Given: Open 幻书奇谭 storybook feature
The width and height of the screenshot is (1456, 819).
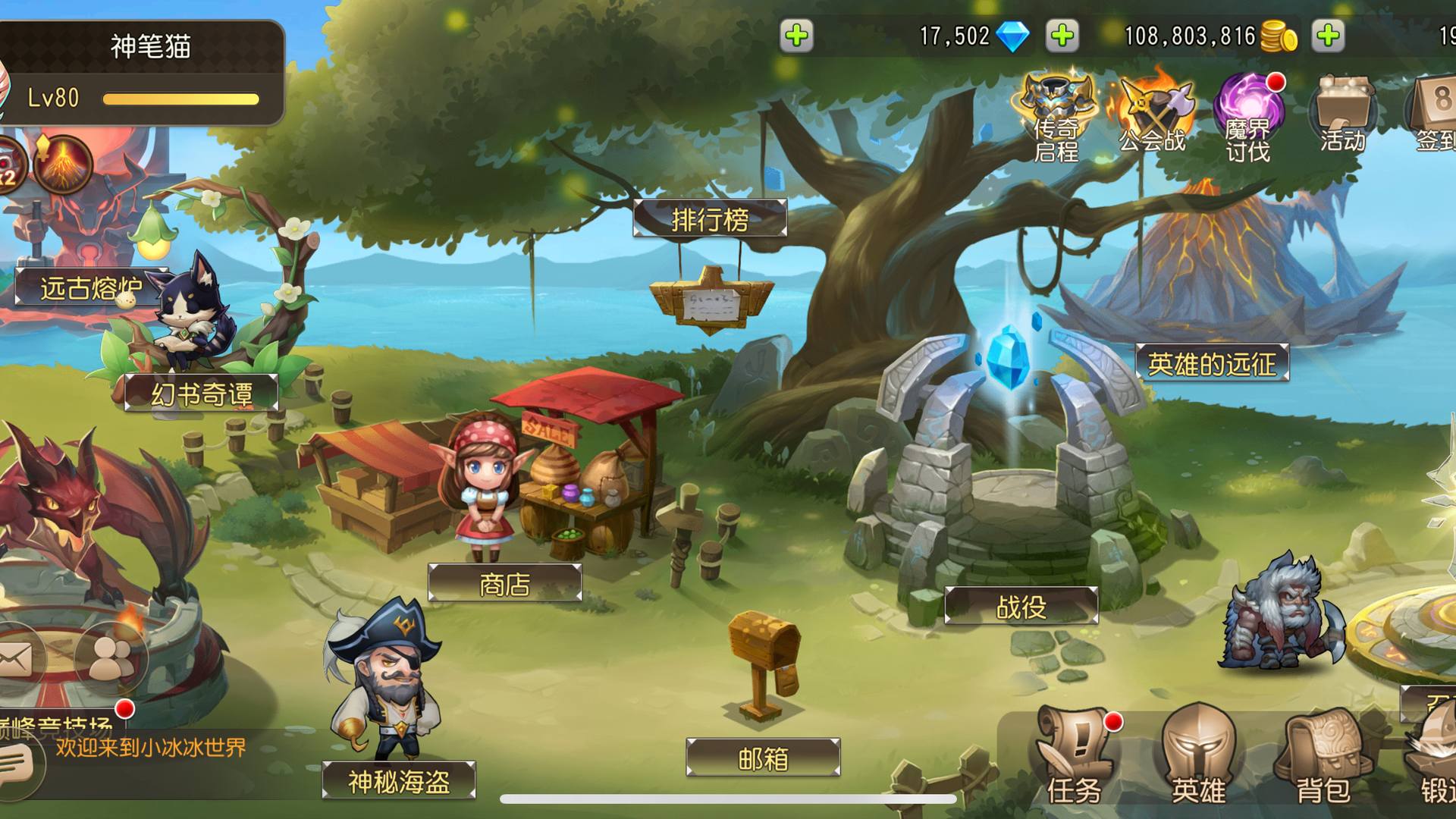Looking at the screenshot, I should coord(202,394).
